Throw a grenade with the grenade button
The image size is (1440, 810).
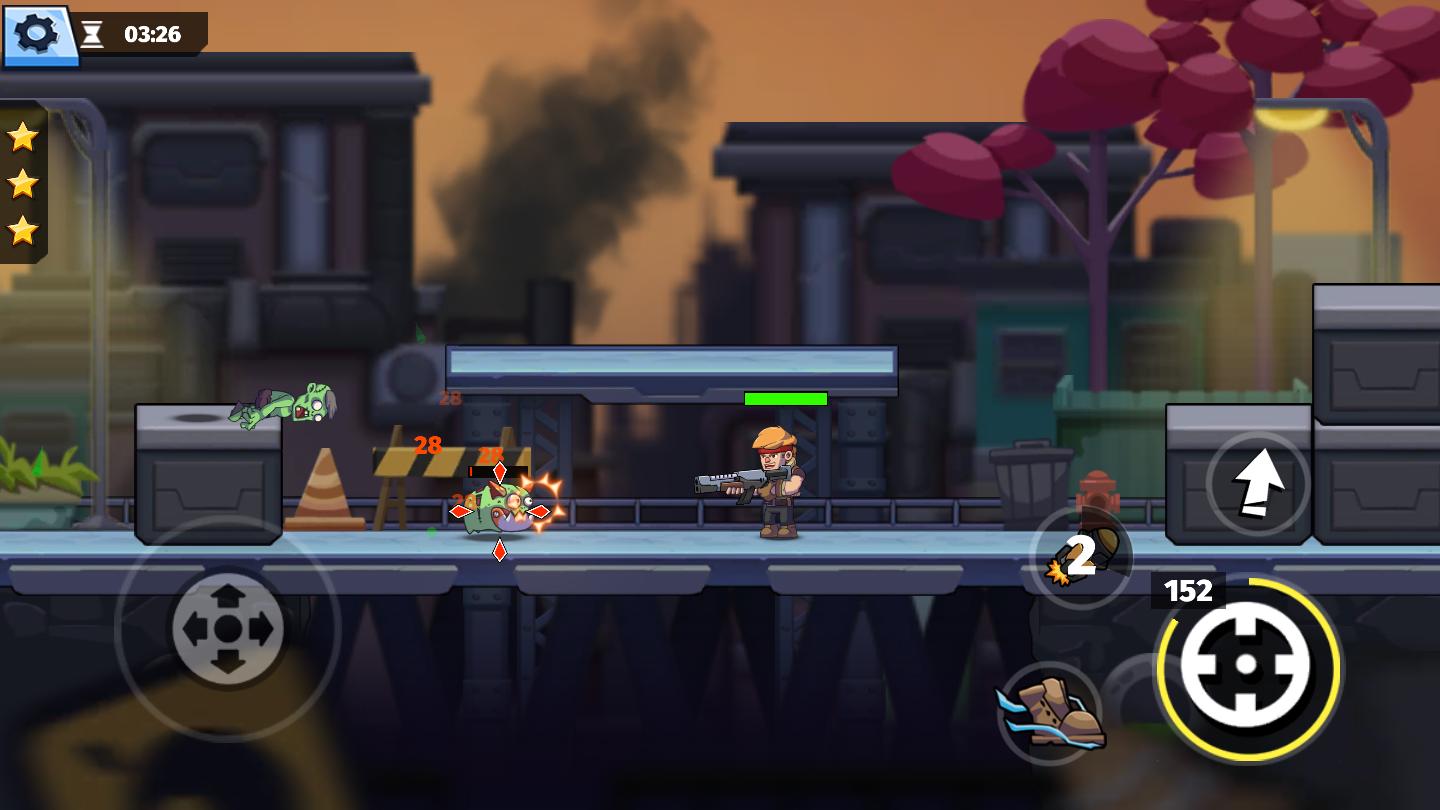pos(1080,558)
